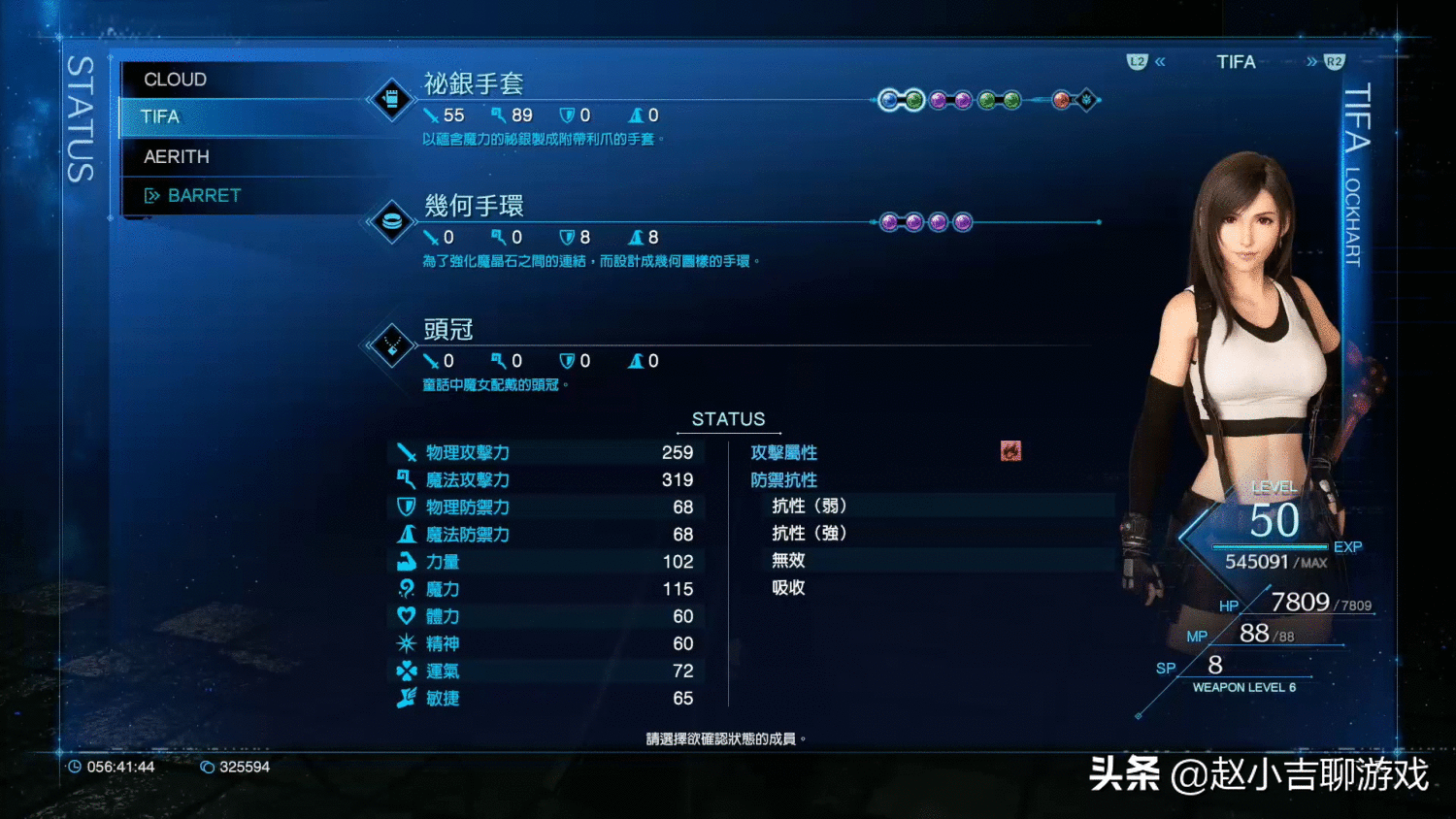Select the tiara accessory icon
The width and height of the screenshot is (1456, 819).
[391, 347]
